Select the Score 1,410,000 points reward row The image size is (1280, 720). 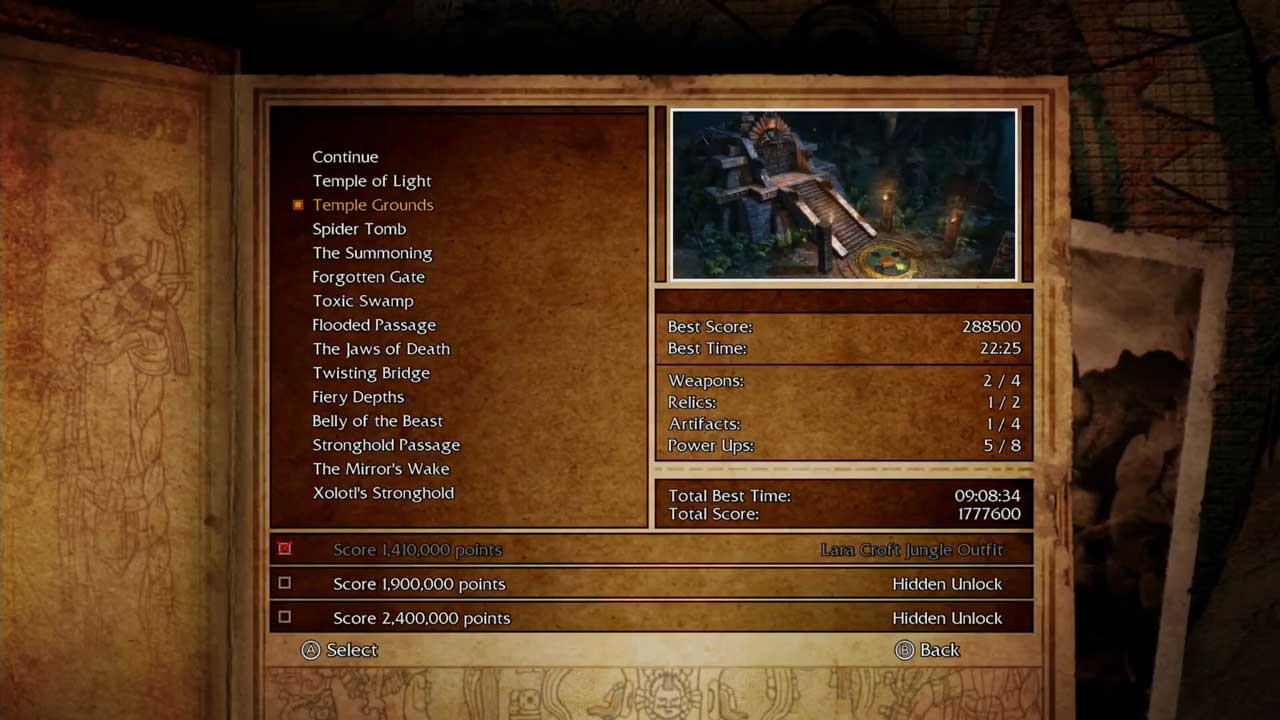[650, 550]
